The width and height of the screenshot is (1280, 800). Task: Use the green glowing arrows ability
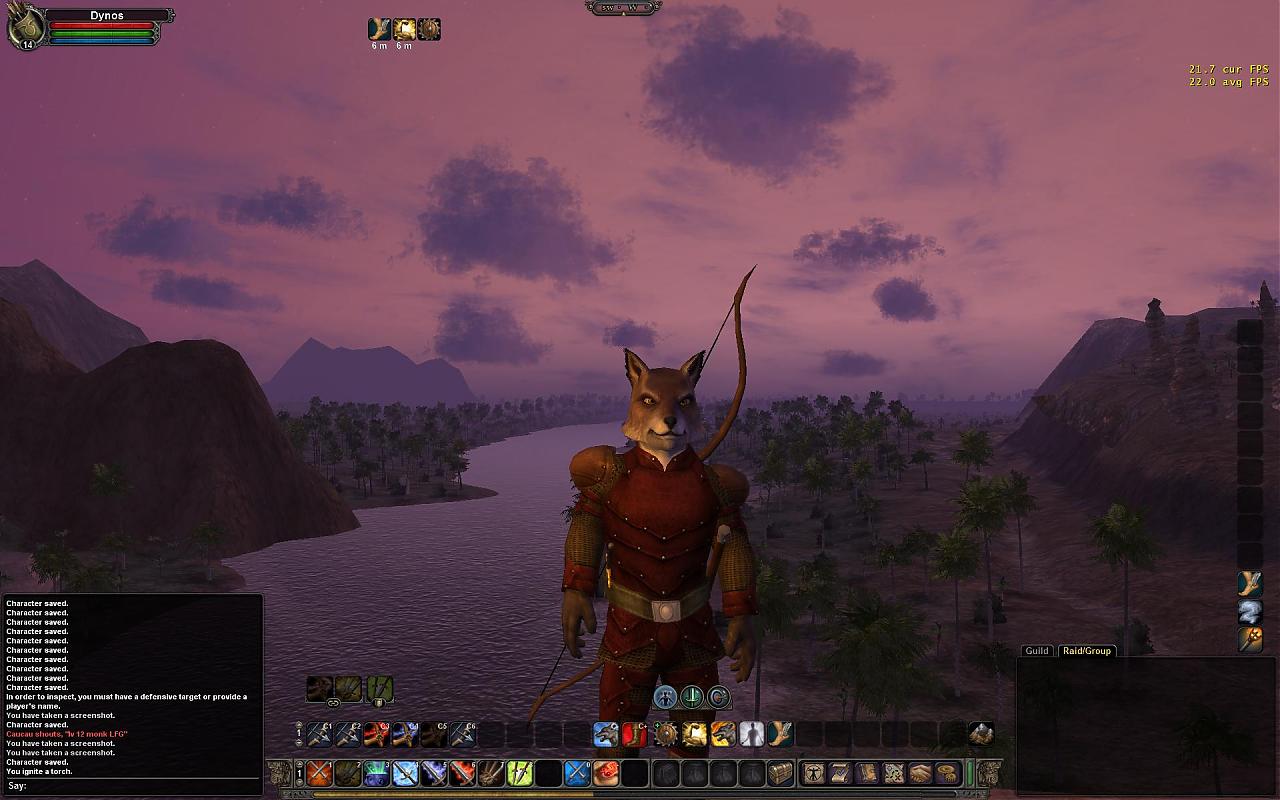[x=519, y=773]
